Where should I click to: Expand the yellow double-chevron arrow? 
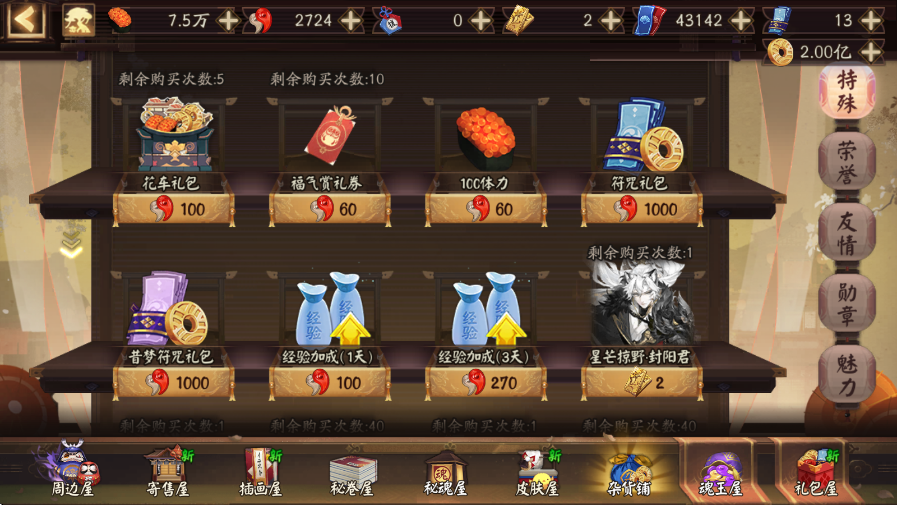71,244
